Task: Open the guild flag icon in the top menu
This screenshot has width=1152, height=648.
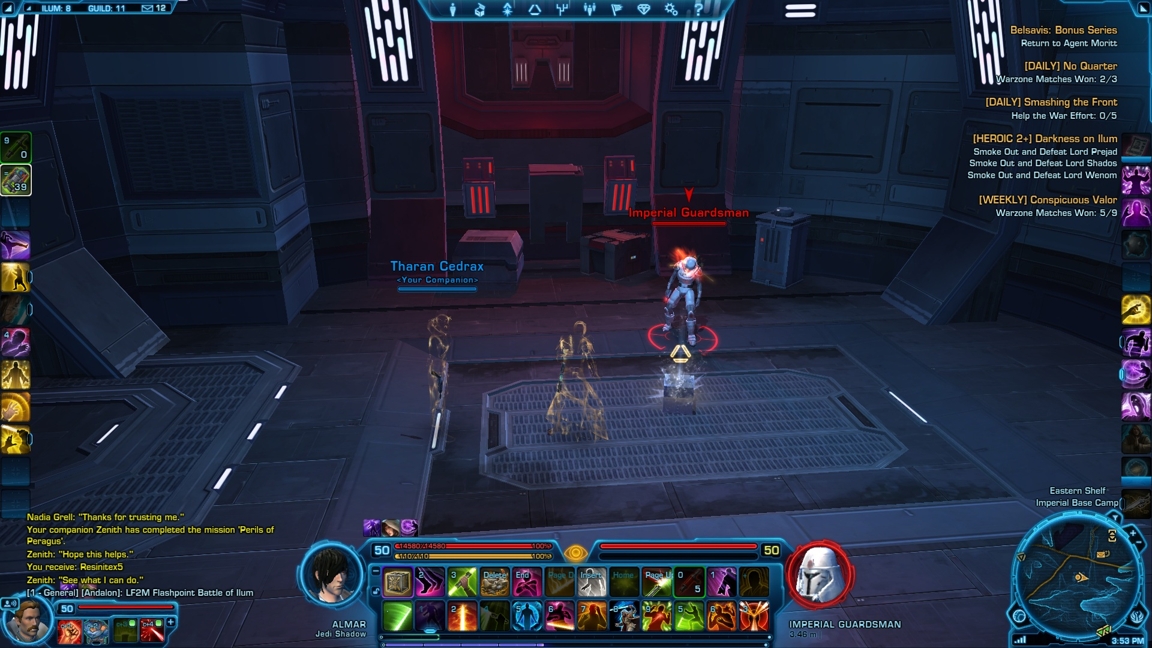Action: pyautogui.click(x=616, y=10)
